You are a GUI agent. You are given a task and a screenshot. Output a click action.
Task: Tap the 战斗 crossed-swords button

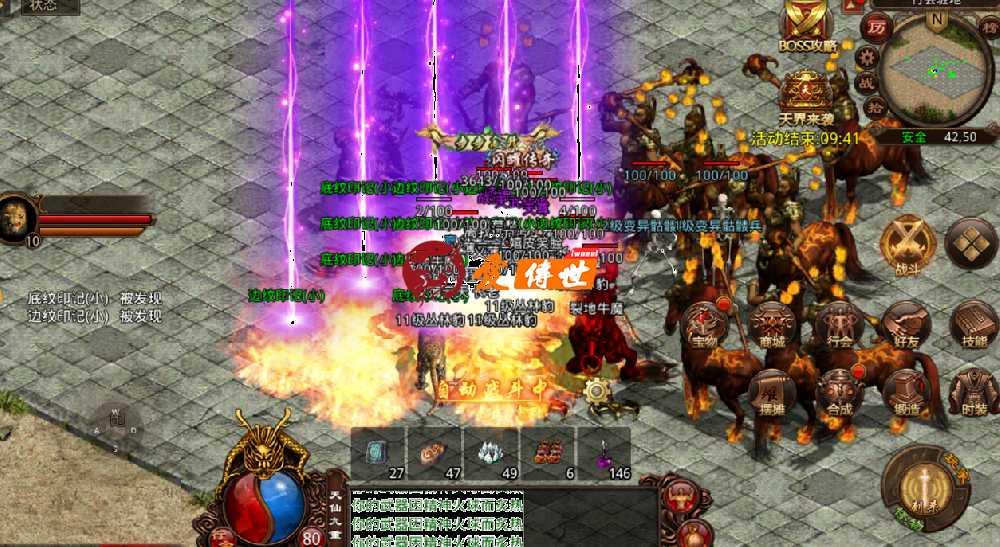point(907,243)
